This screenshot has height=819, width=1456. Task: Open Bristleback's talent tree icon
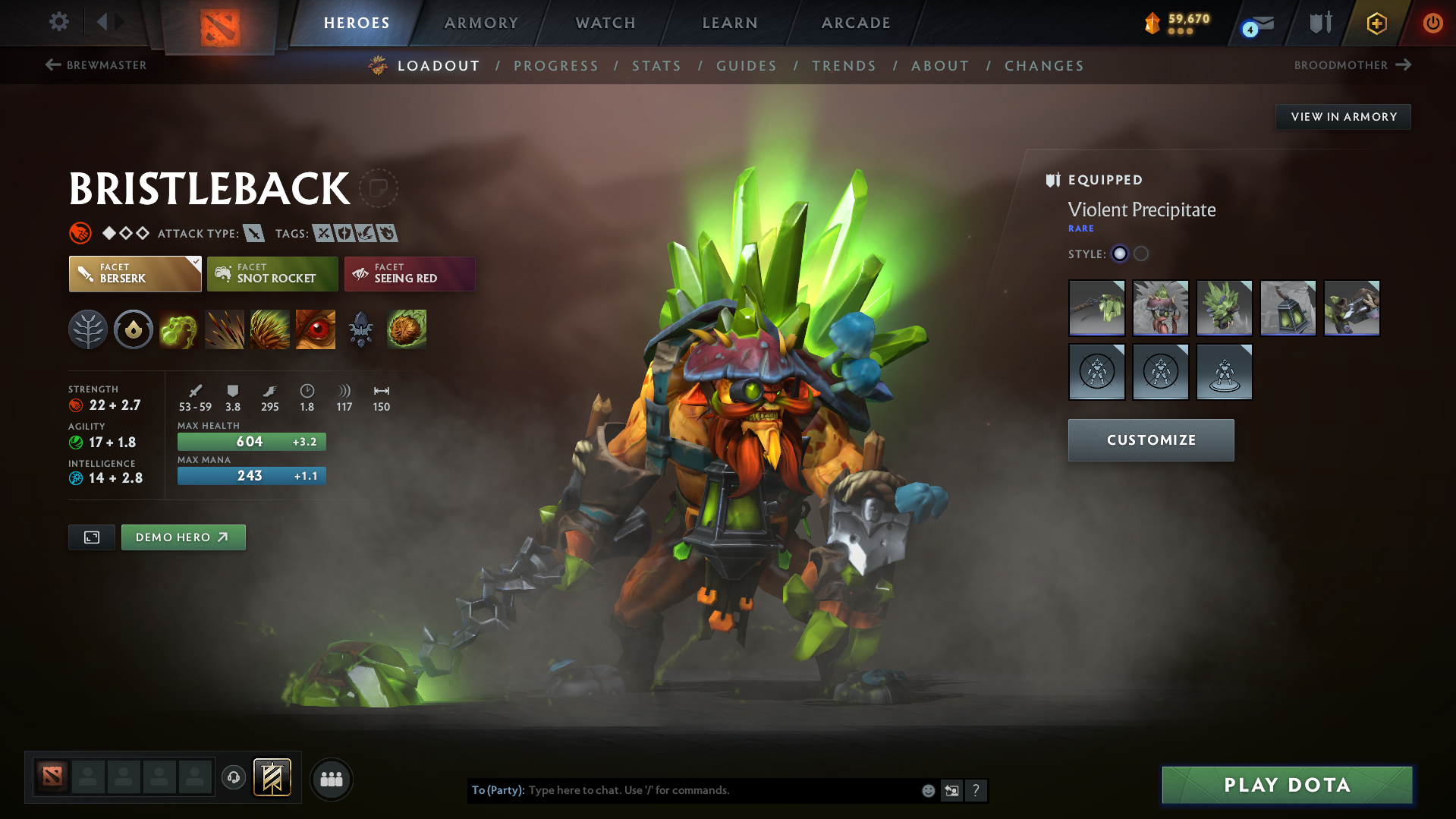(x=88, y=329)
